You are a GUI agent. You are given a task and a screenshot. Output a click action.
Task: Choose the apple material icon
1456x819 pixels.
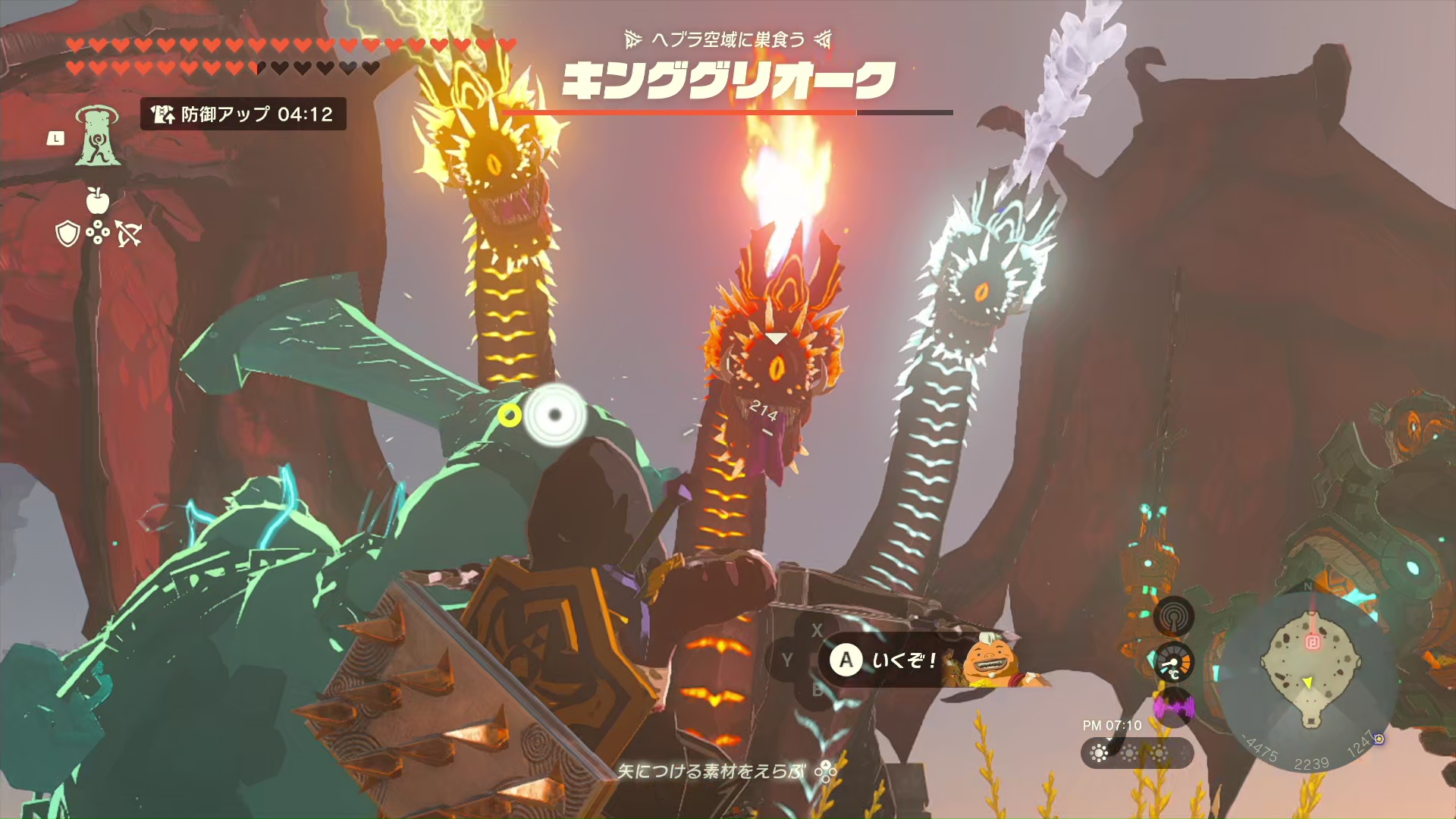click(x=97, y=200)
